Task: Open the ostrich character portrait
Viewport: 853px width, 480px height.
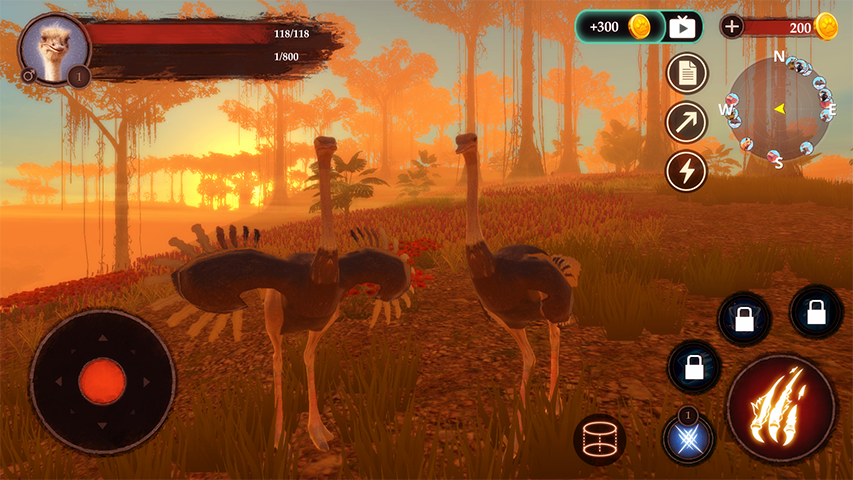Action: 55,46
